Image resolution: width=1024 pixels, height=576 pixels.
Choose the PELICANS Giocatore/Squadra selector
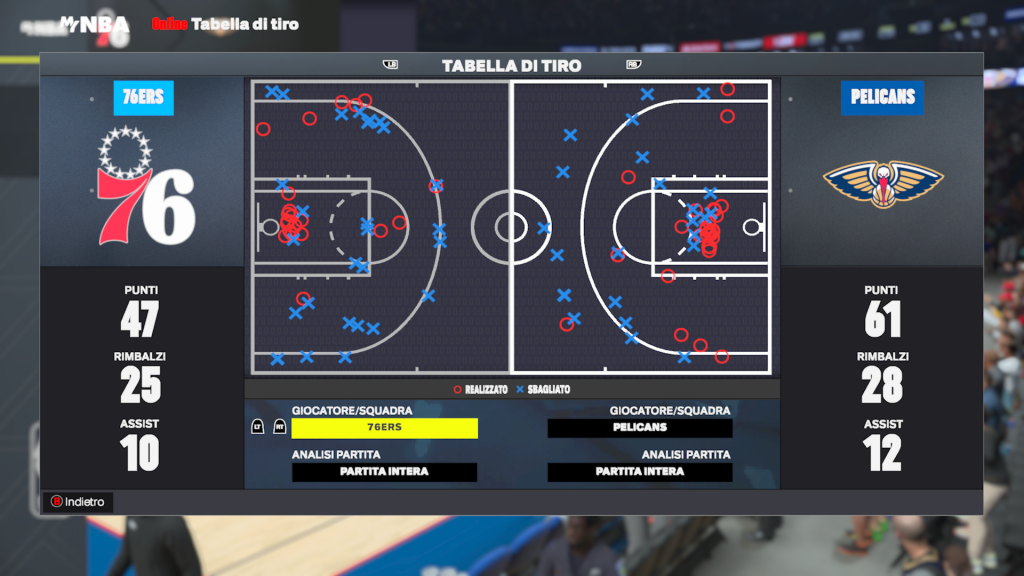pyautogui.click(x=640, y=428)
